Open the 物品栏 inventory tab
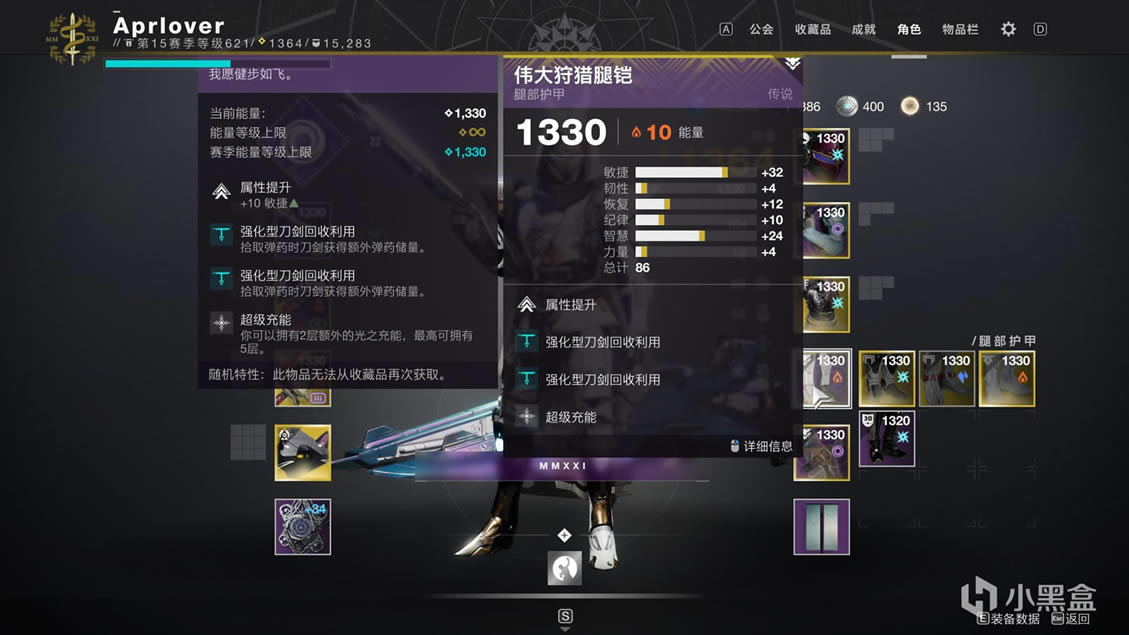1129x635 pixels. point(960,29)
